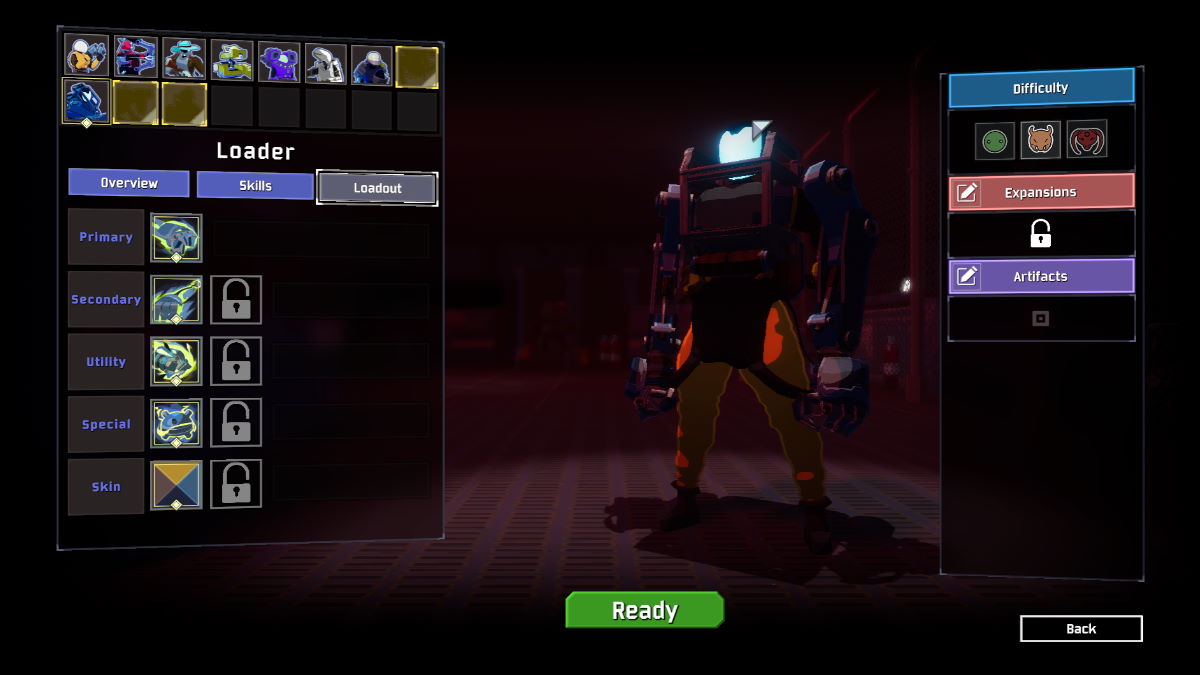The height and width of the screenshot is (675, 1200).
Task: Pick the equipped Special skill icon
Action: click(x=176, y=424)
